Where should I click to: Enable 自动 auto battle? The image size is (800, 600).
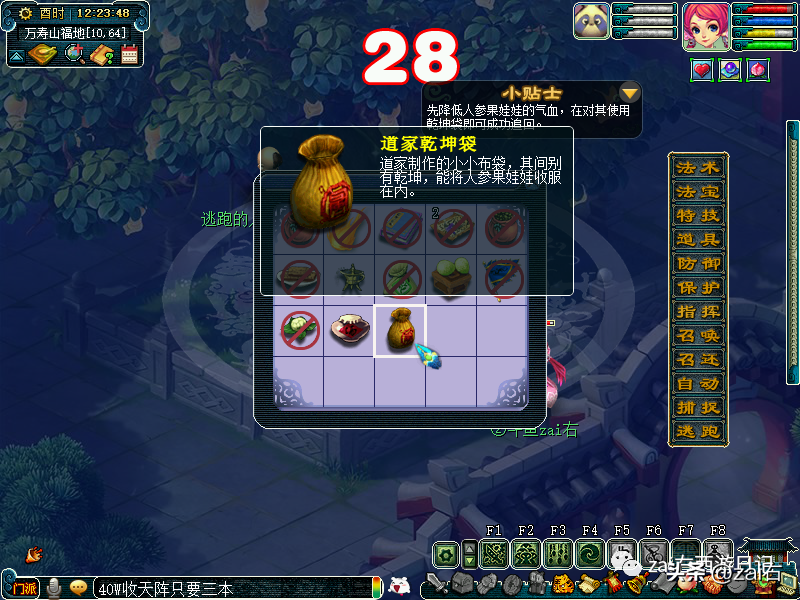point(698,383)
